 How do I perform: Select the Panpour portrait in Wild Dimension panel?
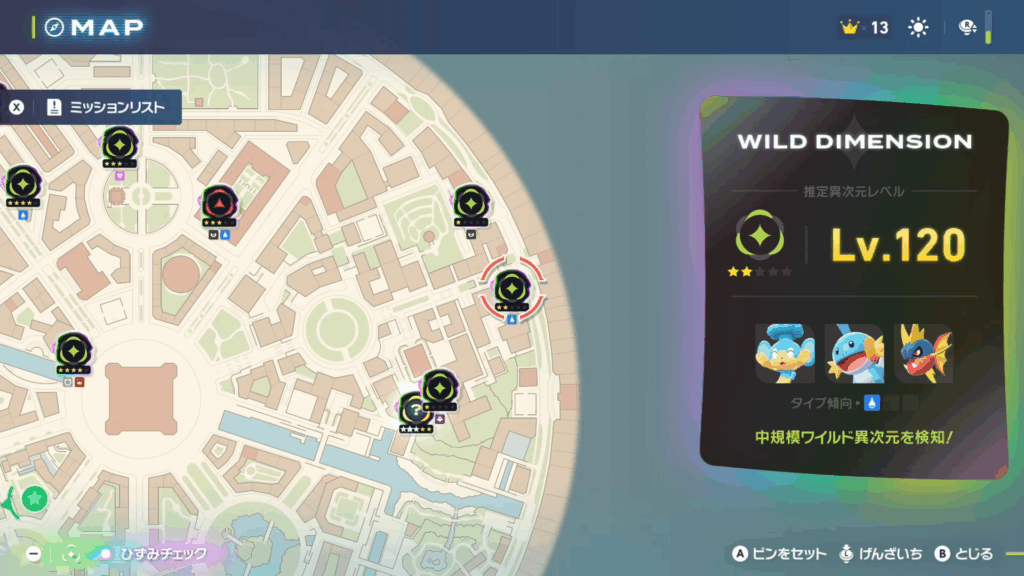[x=784, y=353]
